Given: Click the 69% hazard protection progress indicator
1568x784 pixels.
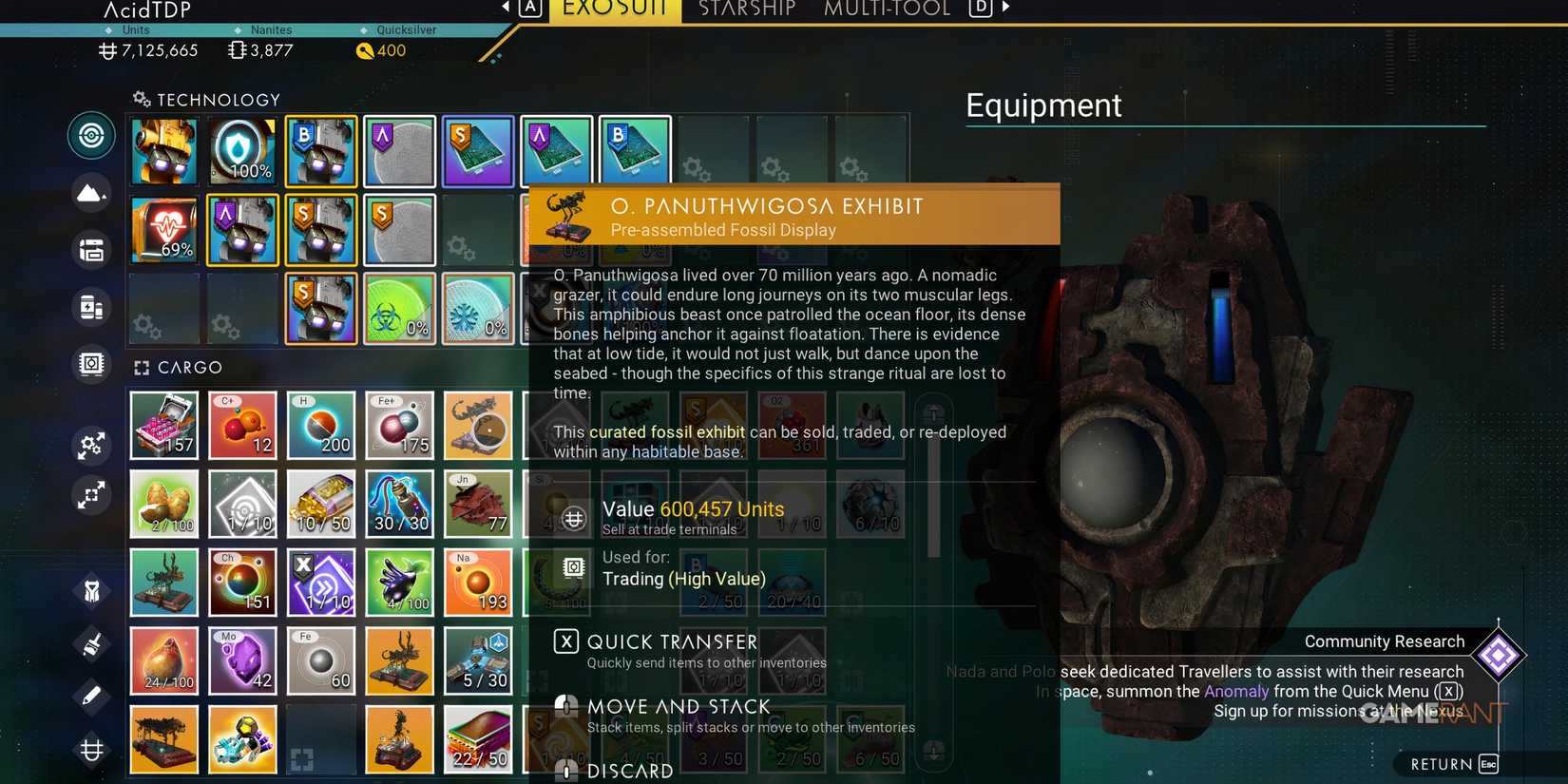Looking at the screenshot, I should (163, 229).
